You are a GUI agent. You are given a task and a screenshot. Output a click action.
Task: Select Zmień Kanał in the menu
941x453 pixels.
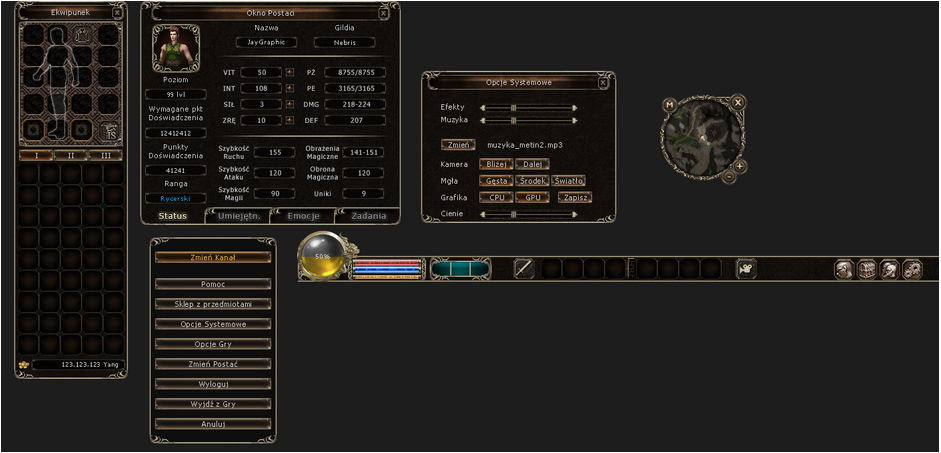point(211,258)
